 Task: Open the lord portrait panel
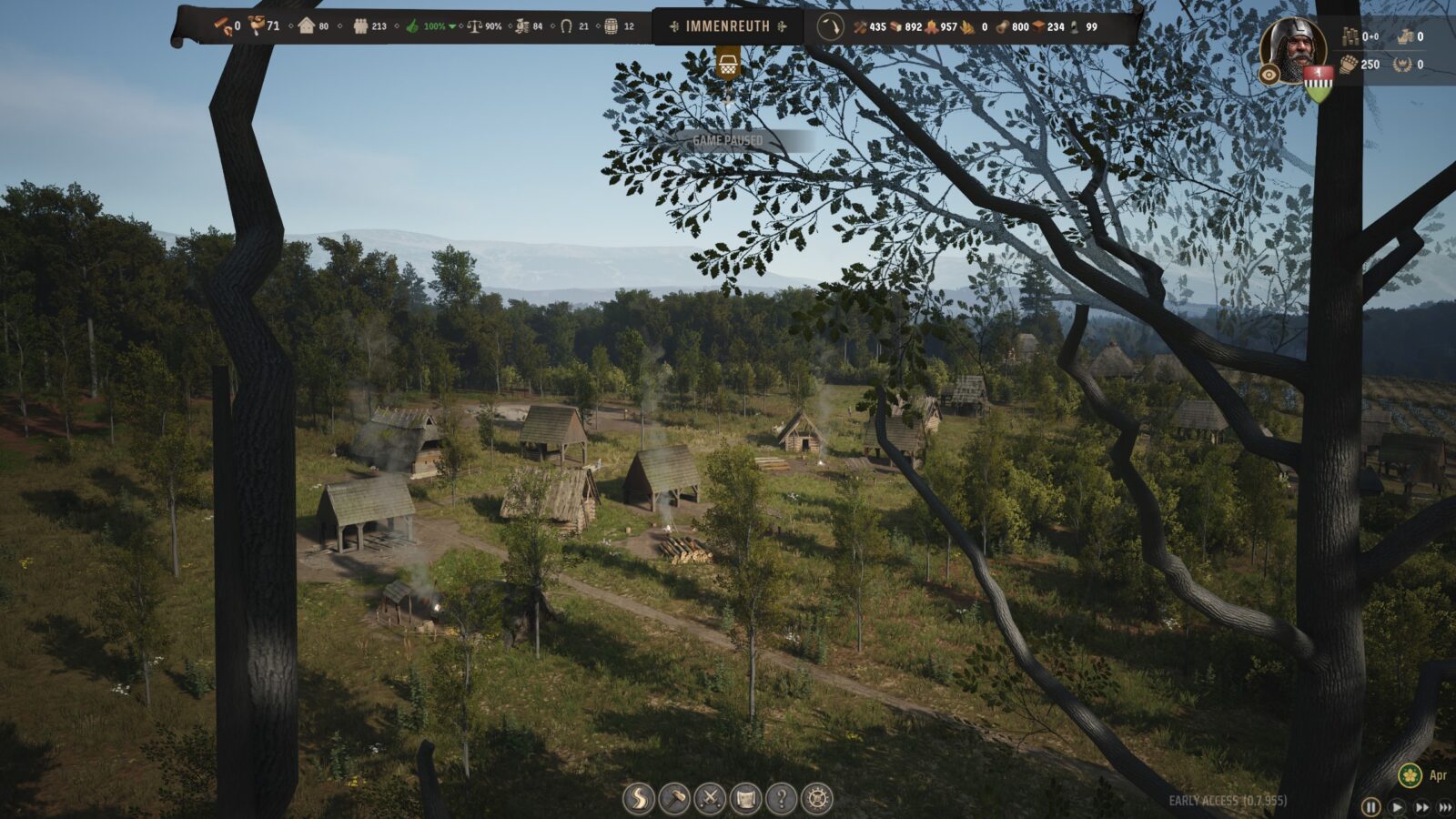tap(1293, 45)
